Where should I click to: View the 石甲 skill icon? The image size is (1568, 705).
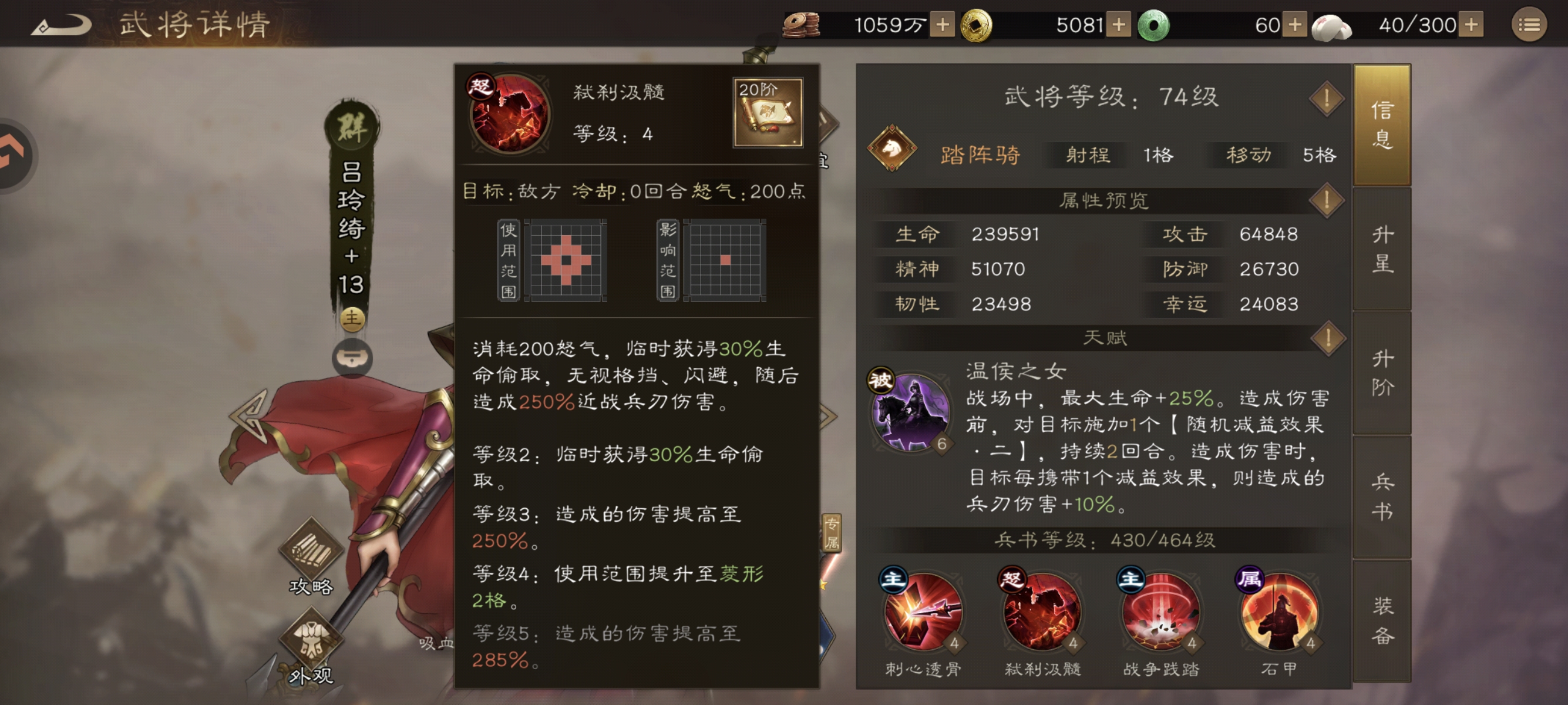(1280, 610)
